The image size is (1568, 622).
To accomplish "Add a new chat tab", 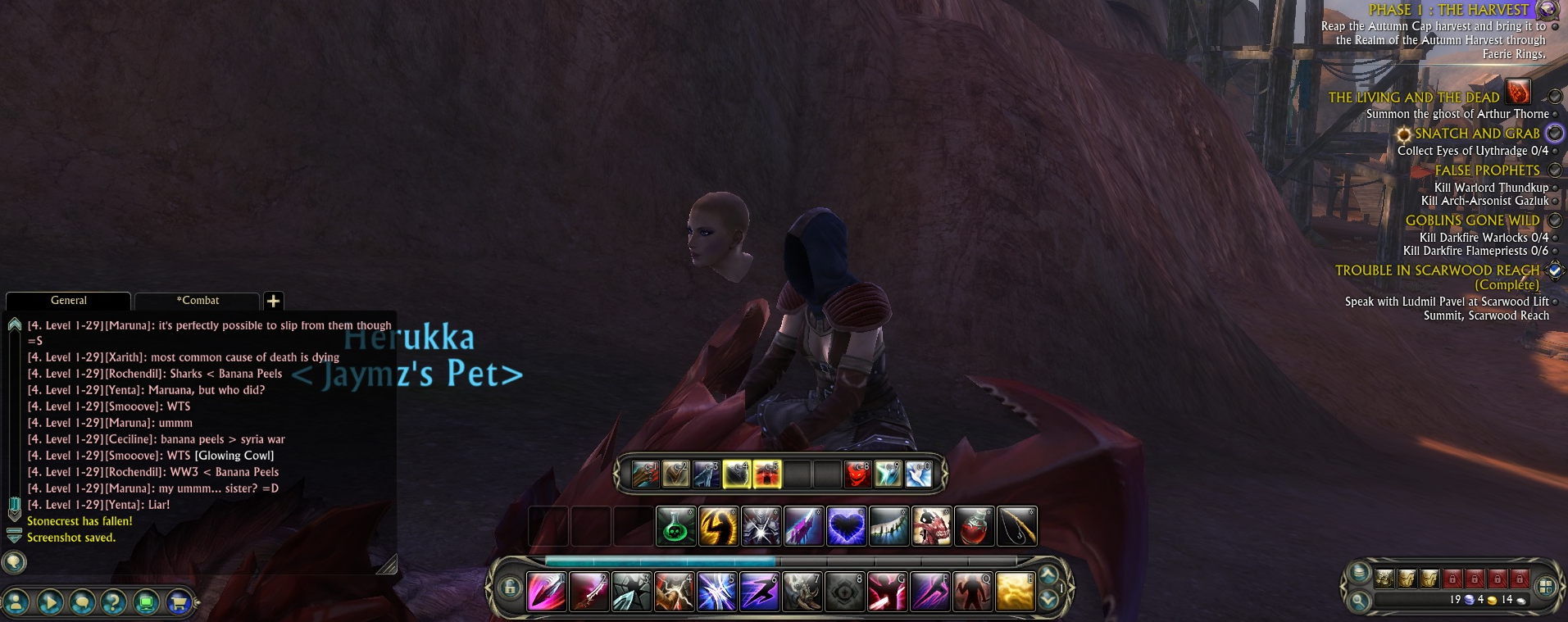I will click(x=274, y=301).
